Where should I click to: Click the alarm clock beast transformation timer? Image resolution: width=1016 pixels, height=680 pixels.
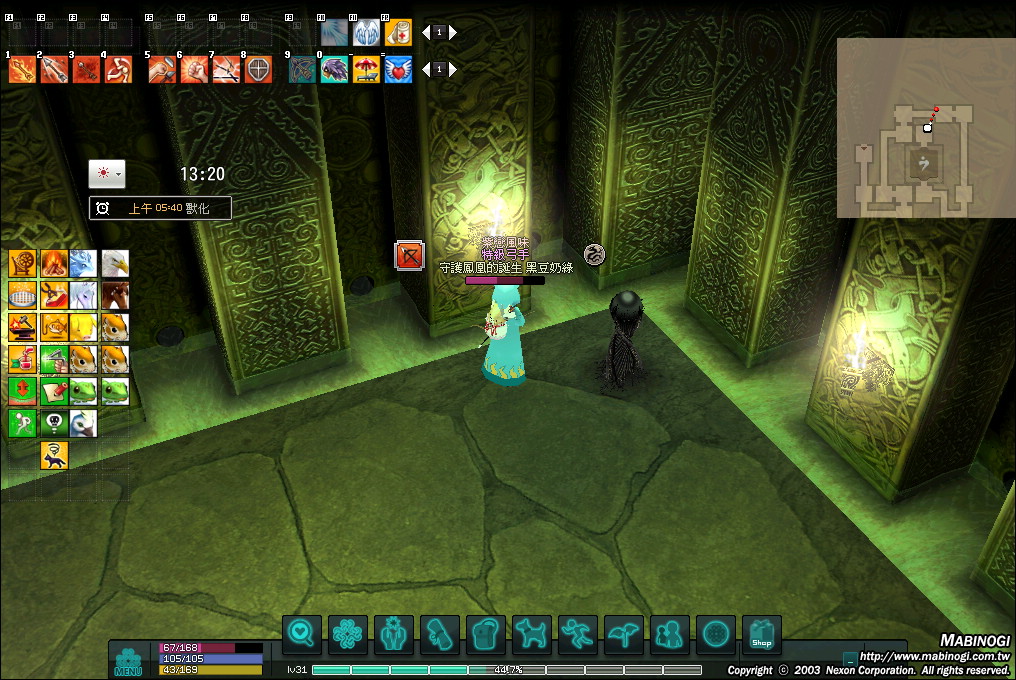pos(160,208)
